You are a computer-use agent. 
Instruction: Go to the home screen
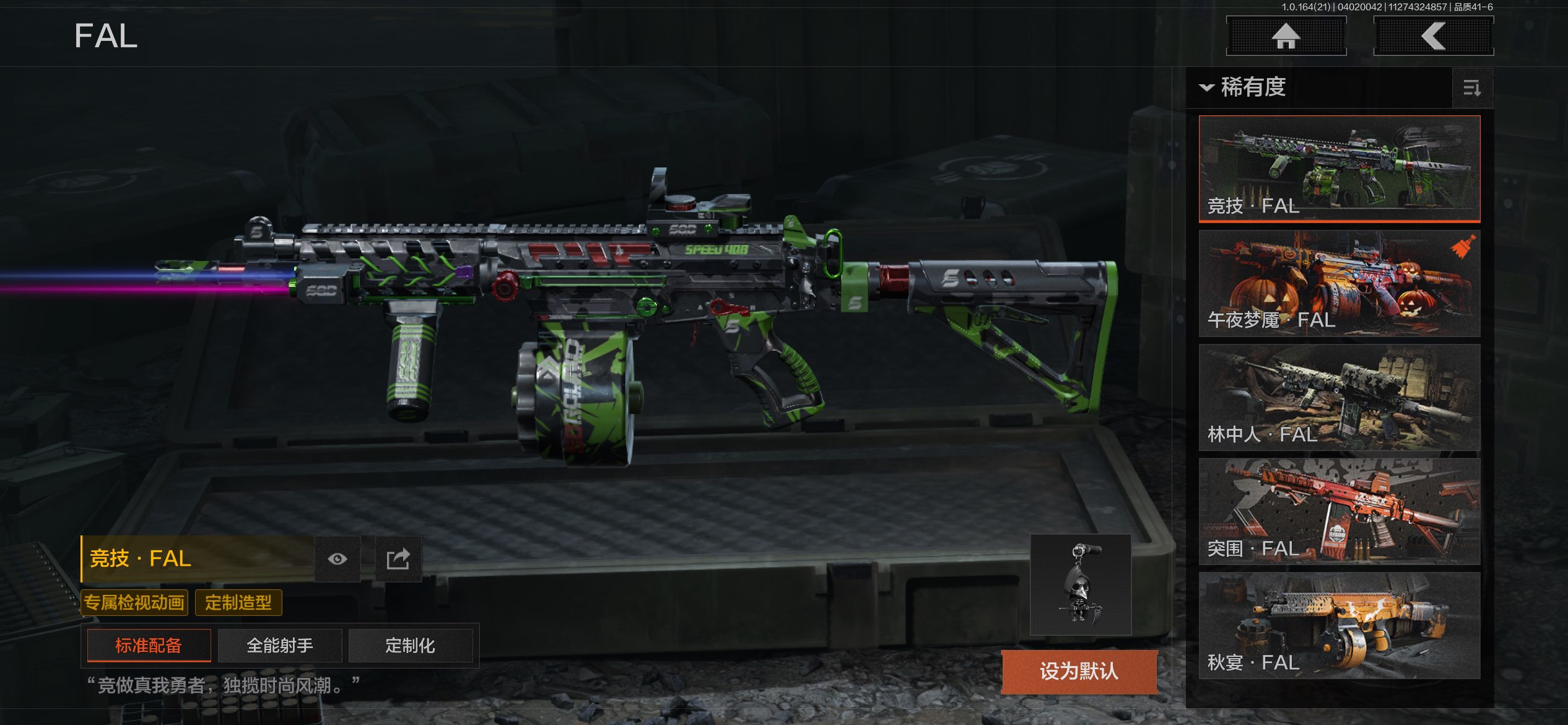[x=1286, y=36]
